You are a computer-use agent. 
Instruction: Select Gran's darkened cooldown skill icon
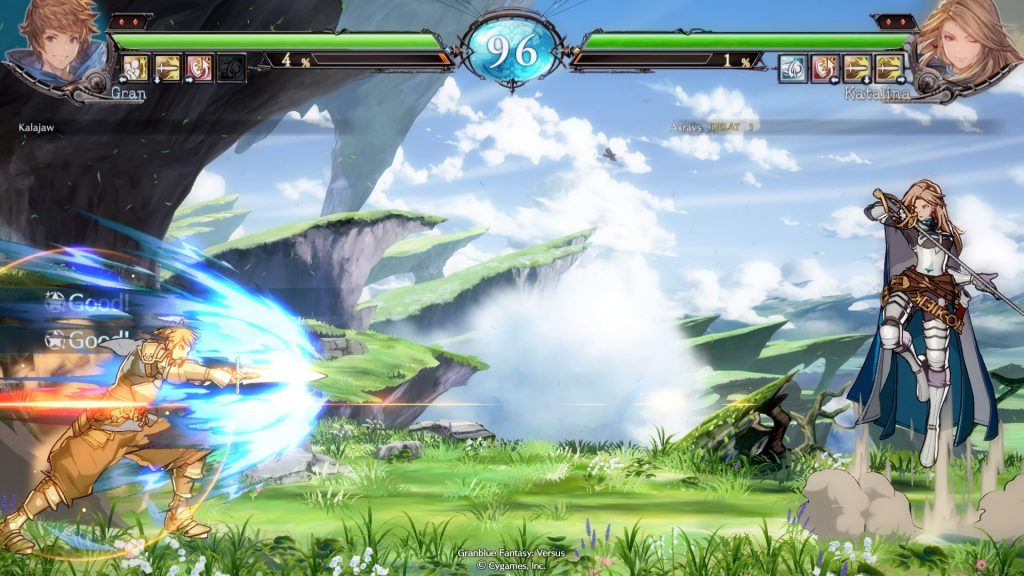pyautogui.click(x=231, y=68)
